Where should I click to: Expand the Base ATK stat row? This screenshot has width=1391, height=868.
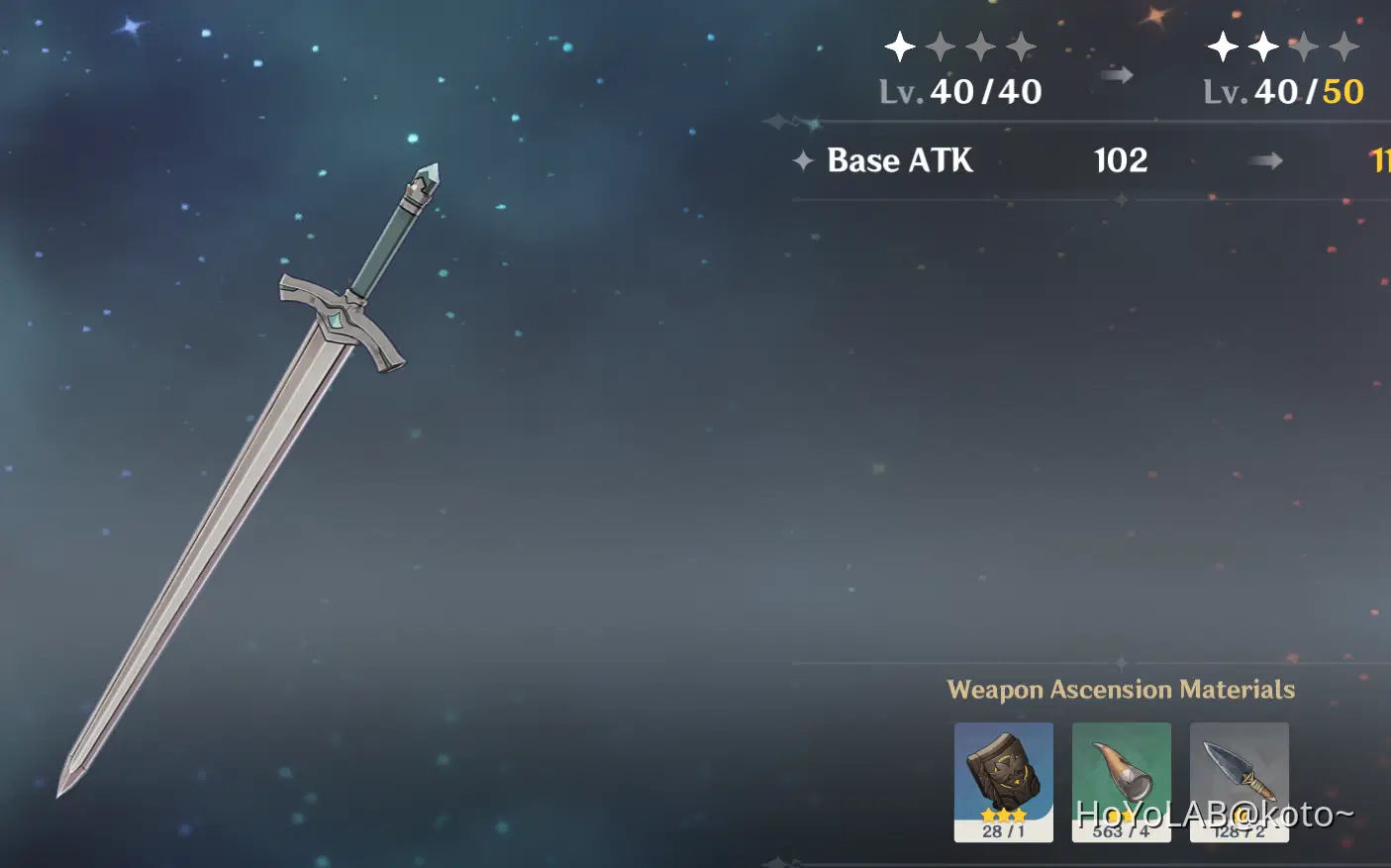coord(990,160)
